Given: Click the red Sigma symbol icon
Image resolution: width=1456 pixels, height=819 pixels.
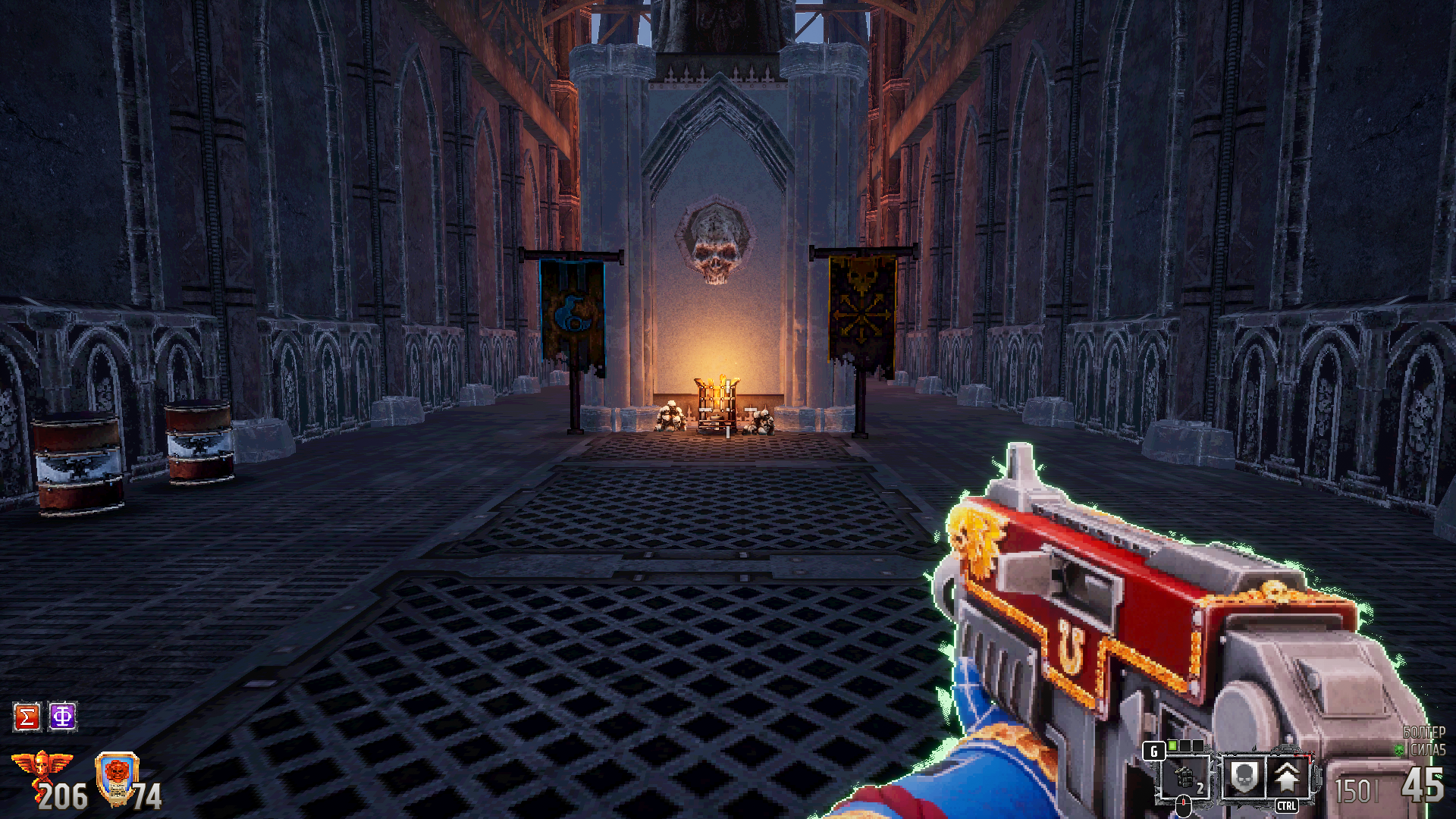Looking at the screenshot, I should (x=27, y=717).
